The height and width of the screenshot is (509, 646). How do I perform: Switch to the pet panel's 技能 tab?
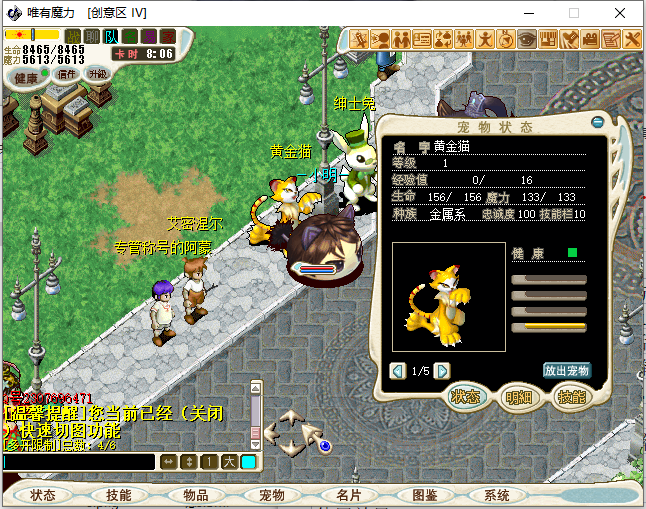[x=570, y=397]
